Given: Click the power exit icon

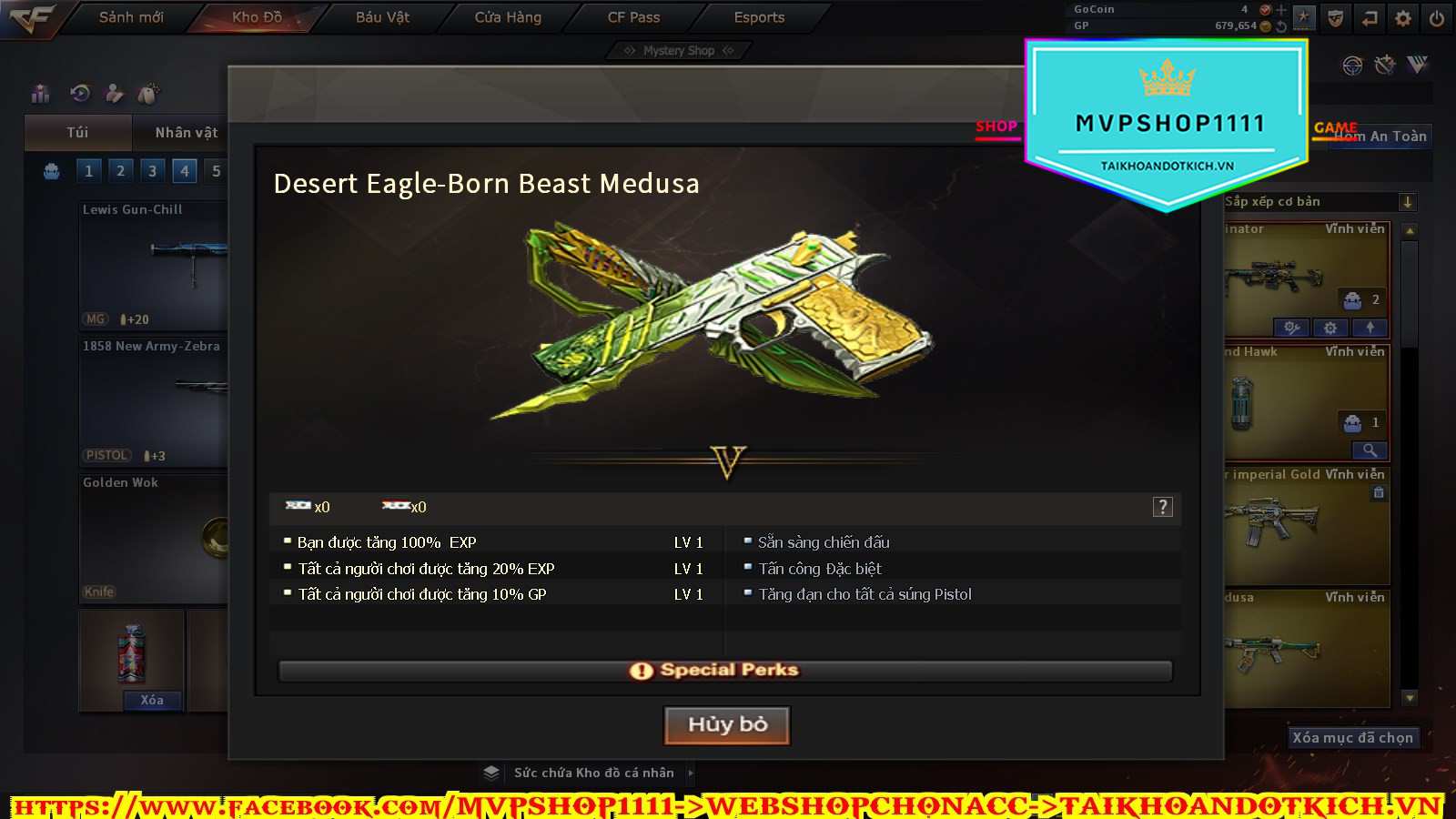Looking at the screenshot, I should pos(1437,18).
